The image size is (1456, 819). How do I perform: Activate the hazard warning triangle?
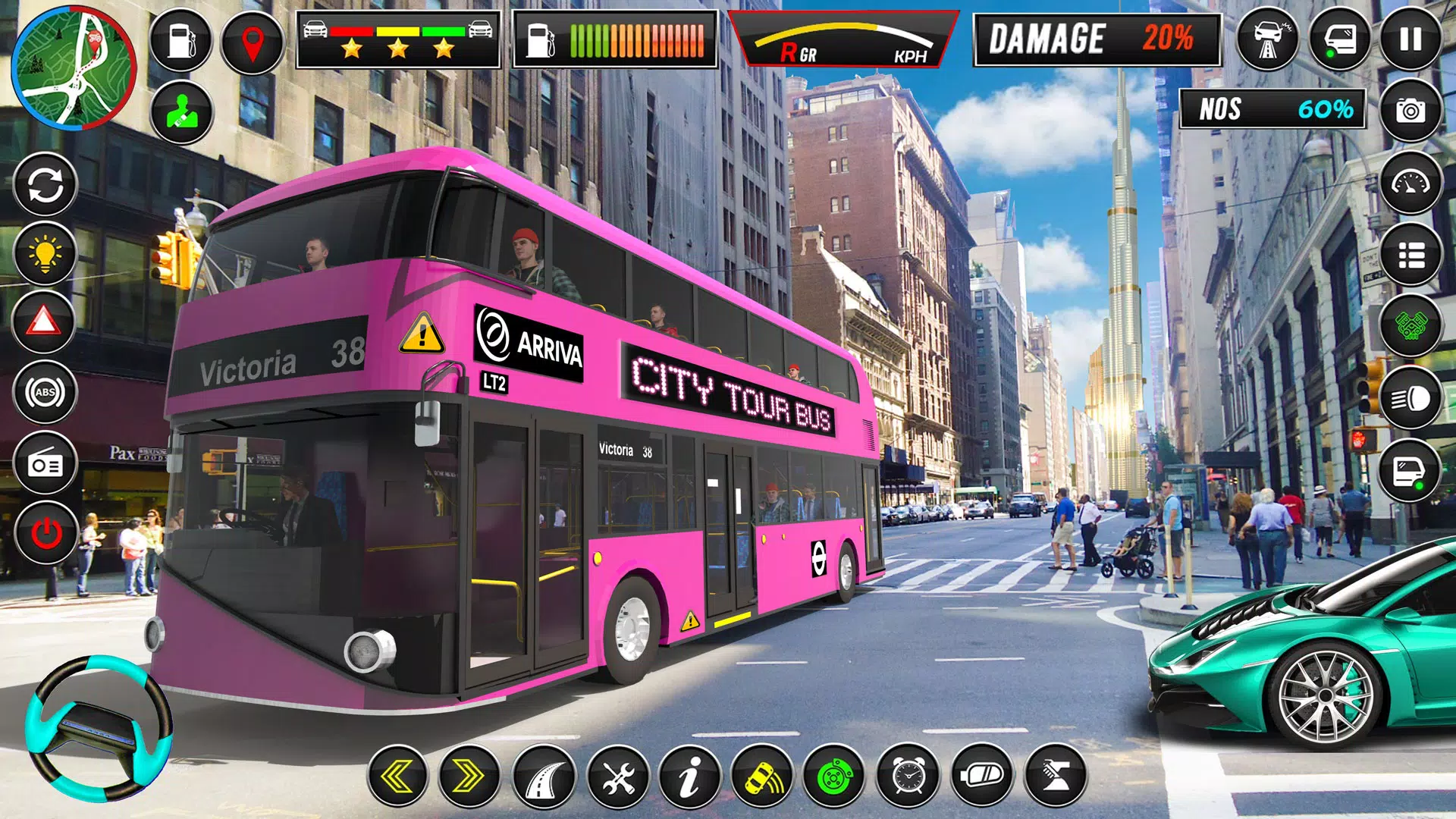pos(43,322)
